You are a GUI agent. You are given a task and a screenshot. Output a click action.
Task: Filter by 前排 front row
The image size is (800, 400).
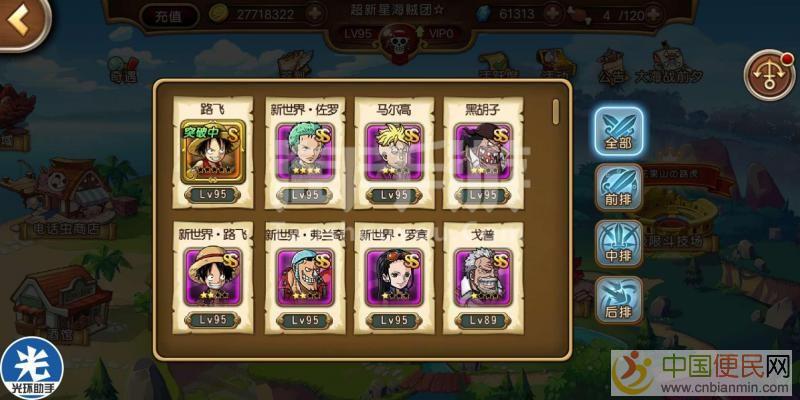pos(617,186)
